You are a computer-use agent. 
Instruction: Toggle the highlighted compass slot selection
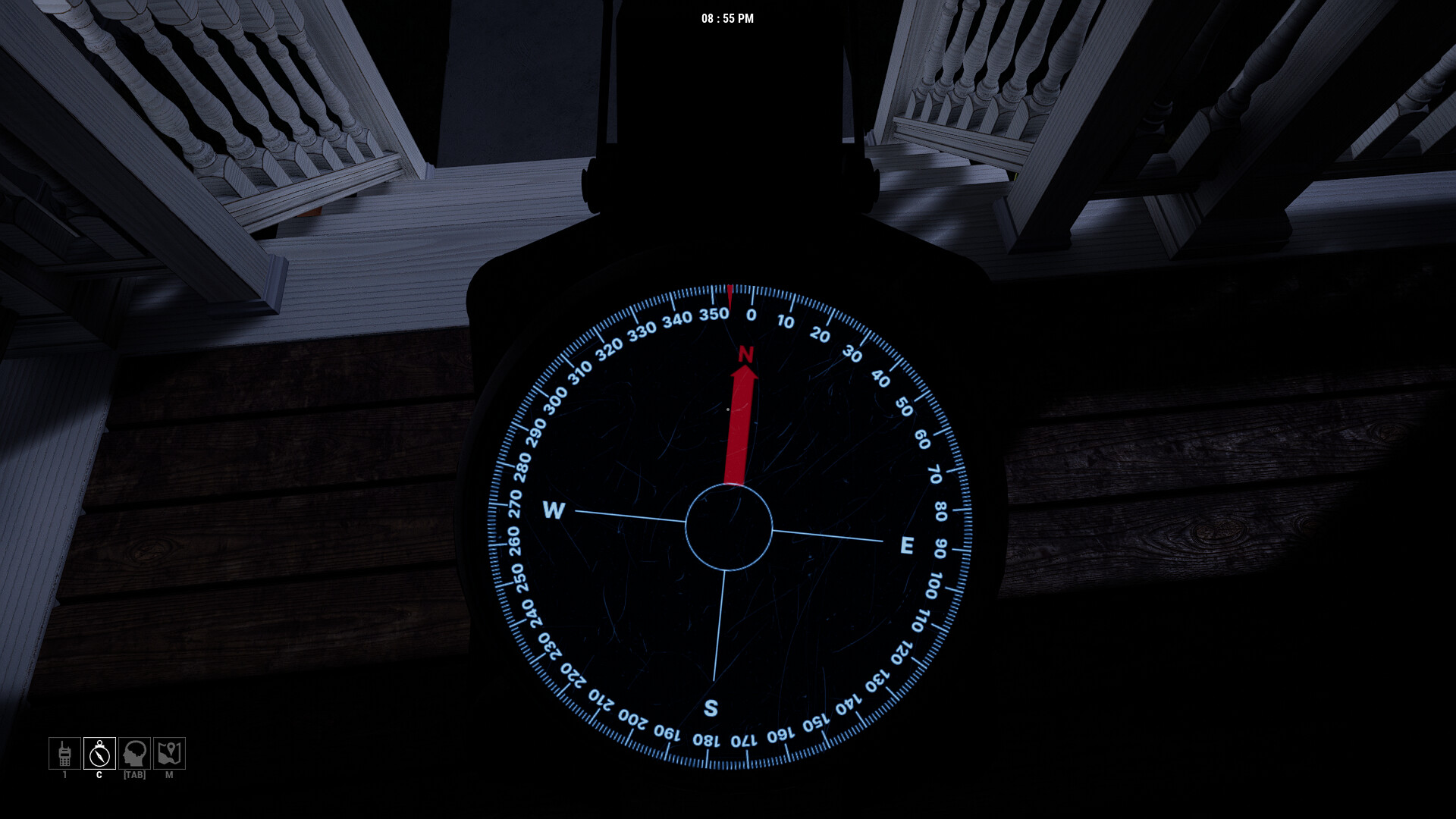coord(98,754)
